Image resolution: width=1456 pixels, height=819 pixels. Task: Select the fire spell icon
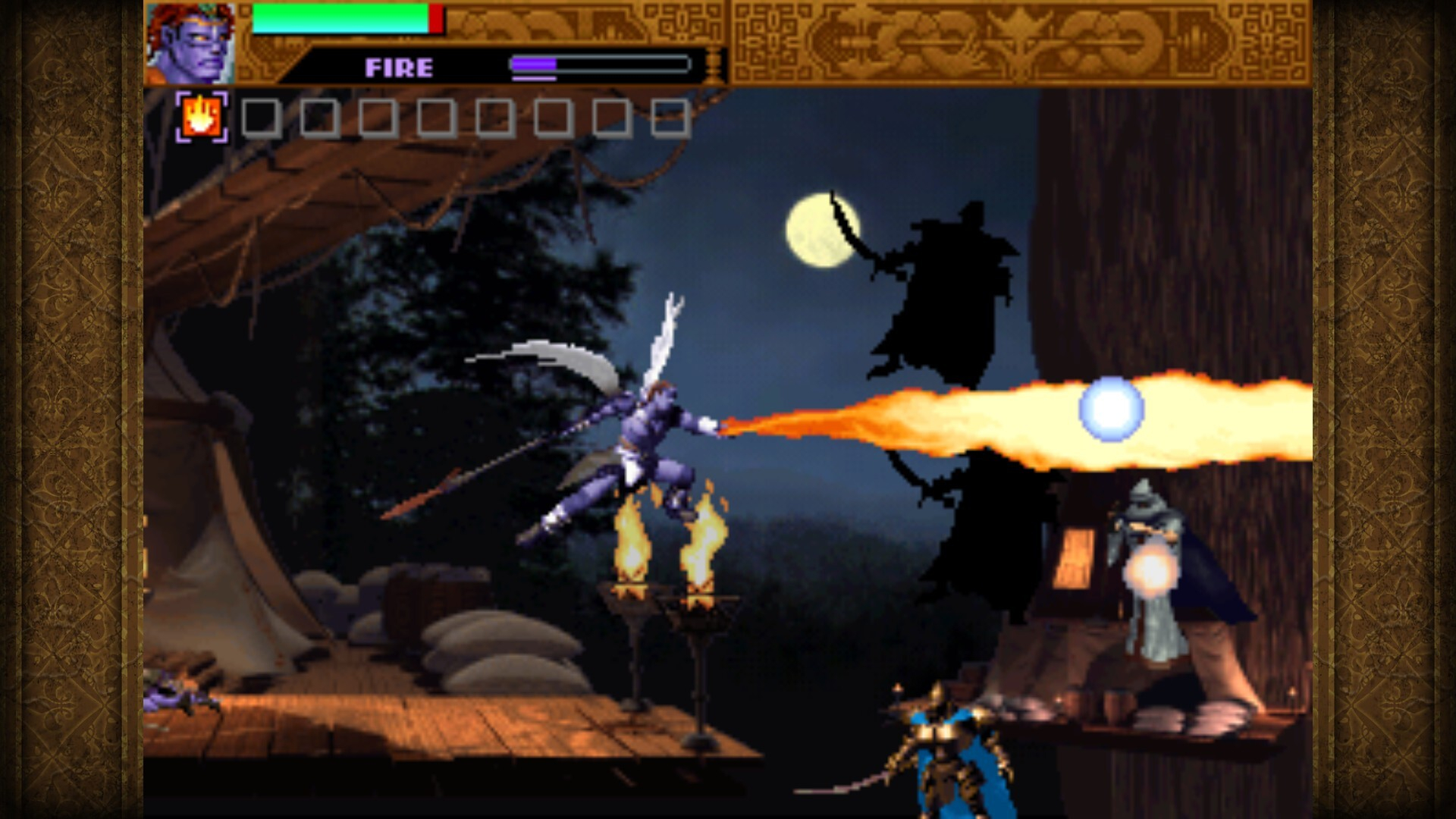[200, 118]
